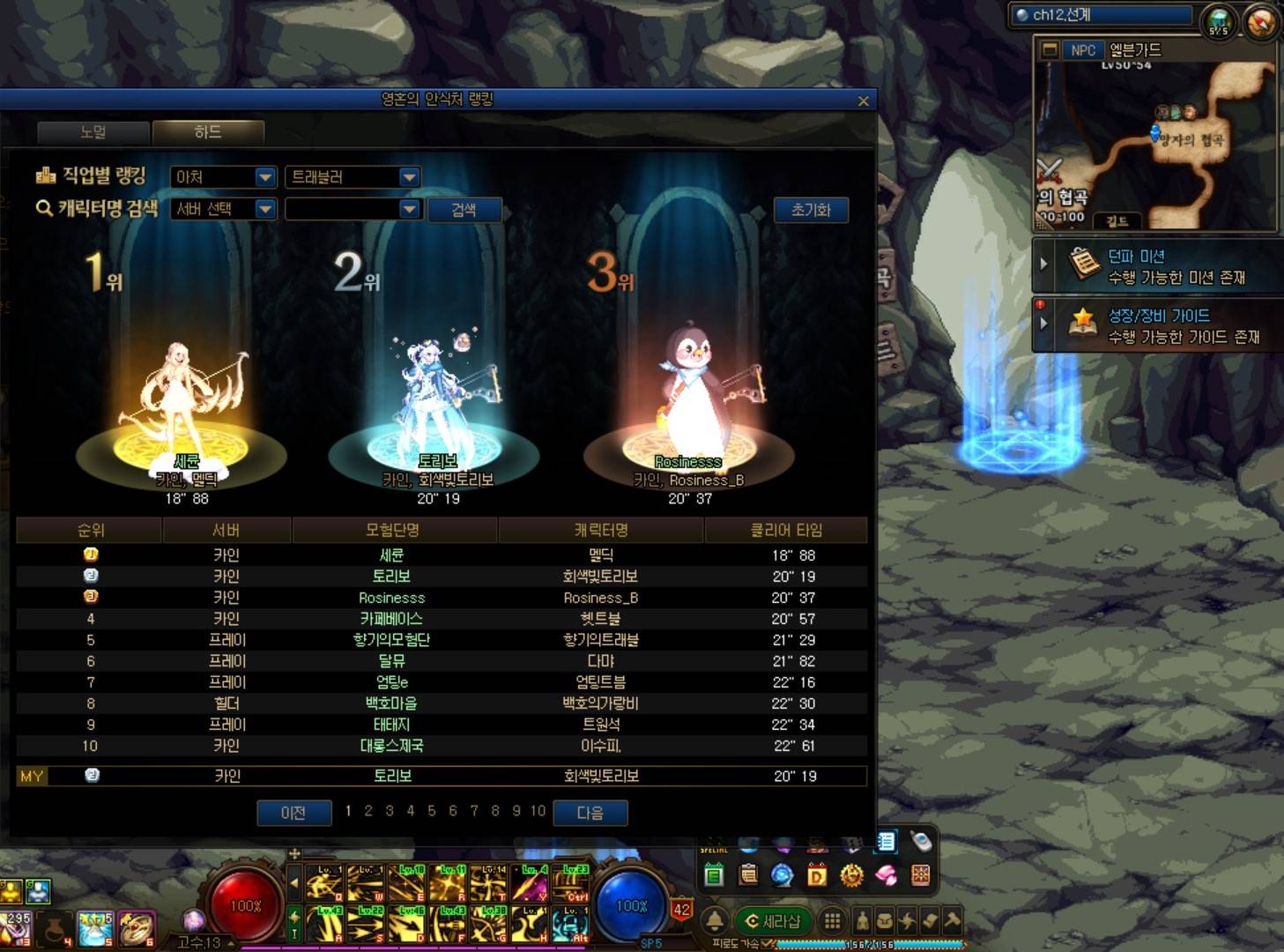The image size is (1284, 952).
Task: Switch to the 노멀 tab
Action: [93, 132]
